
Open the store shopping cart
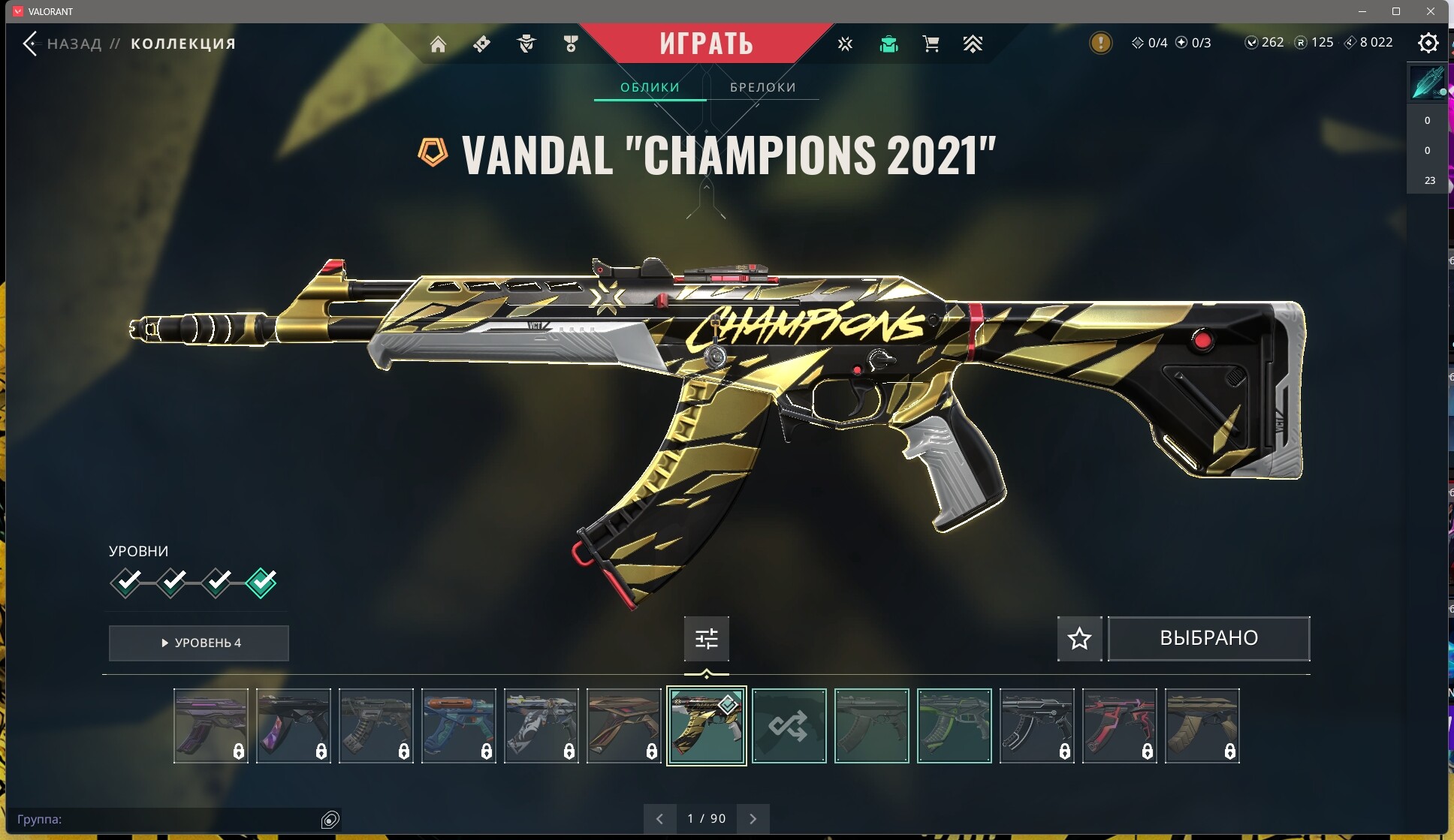point(931,44)
